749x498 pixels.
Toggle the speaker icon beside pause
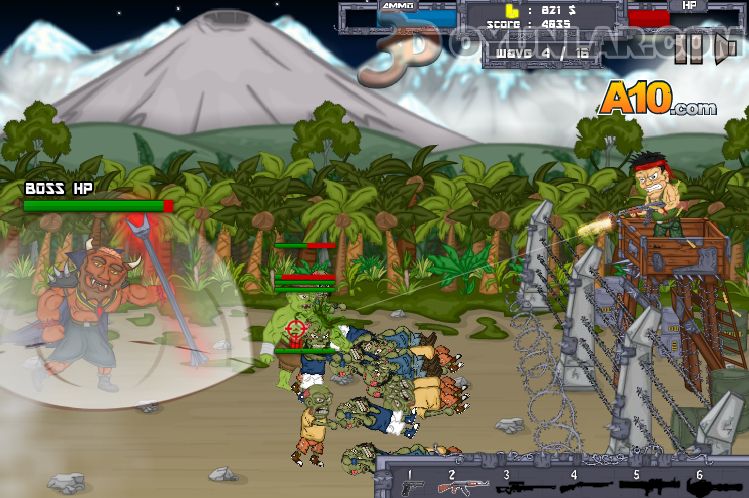click(x=727, y=52)
